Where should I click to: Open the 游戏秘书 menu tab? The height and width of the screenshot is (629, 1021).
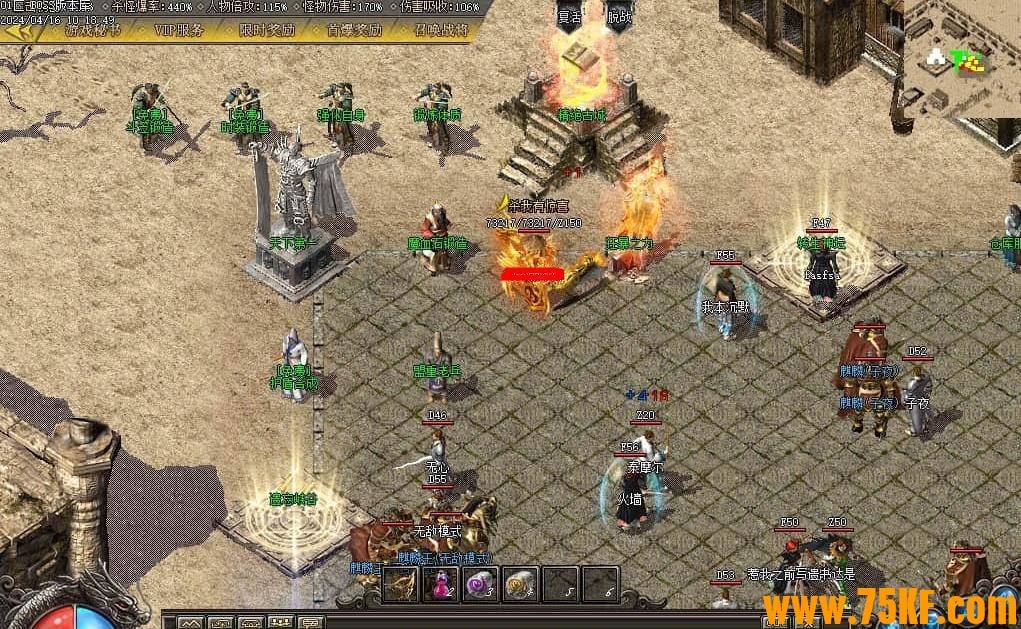[93, 30]
